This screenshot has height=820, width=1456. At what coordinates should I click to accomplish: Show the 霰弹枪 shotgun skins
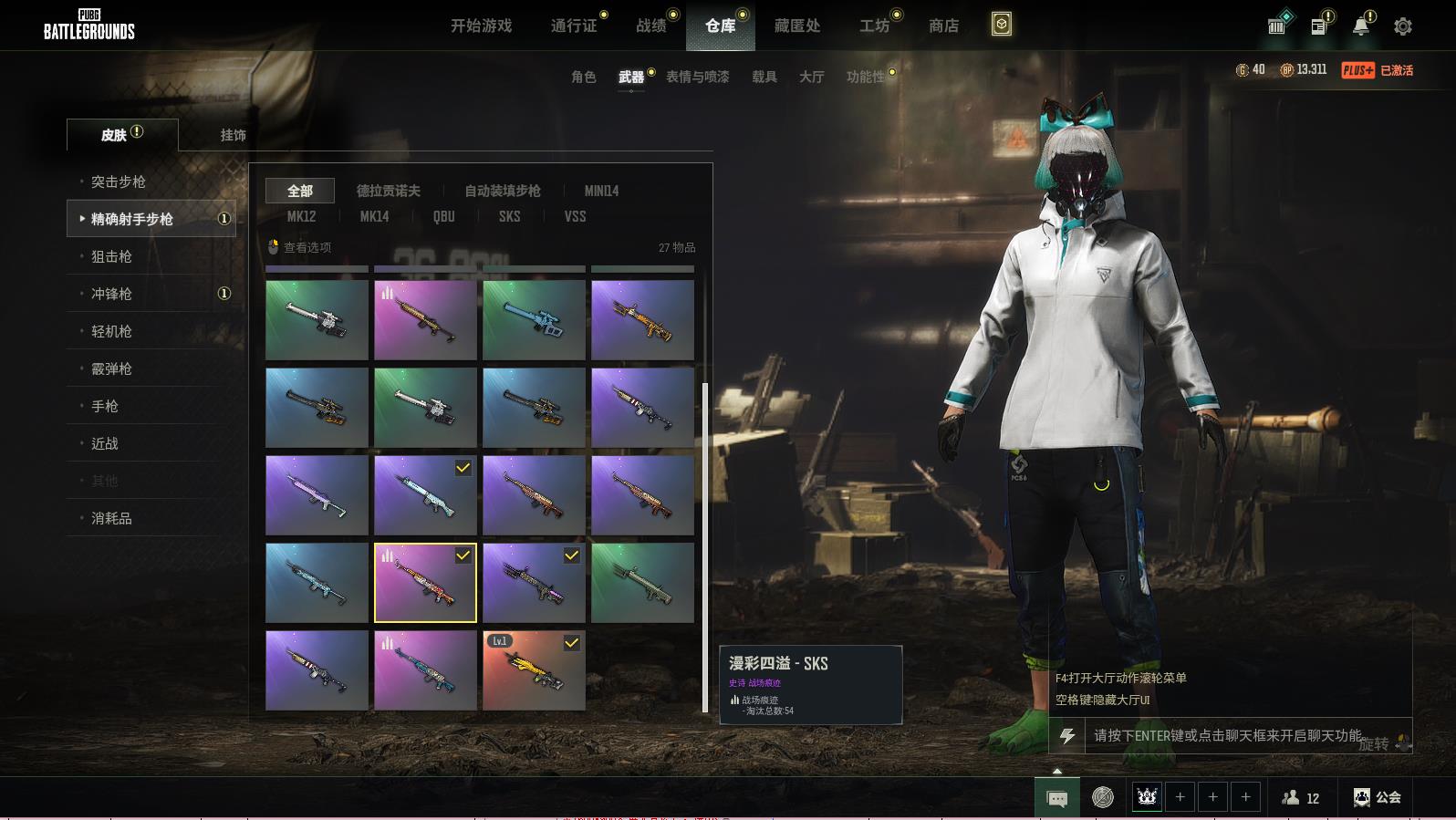tap(111, 368)
